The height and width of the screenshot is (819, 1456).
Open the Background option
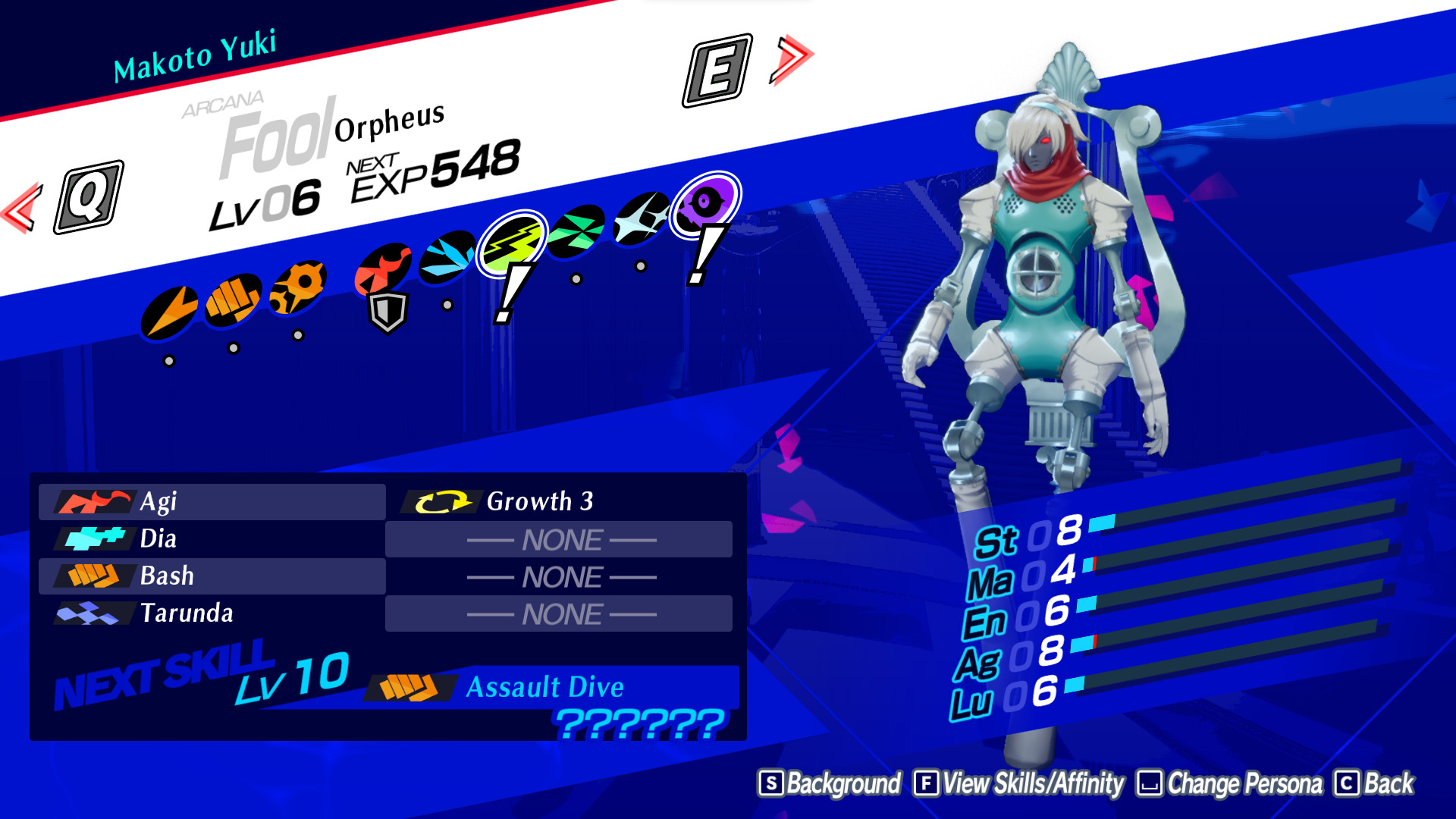pyautogui.click(x=831, y=785)
